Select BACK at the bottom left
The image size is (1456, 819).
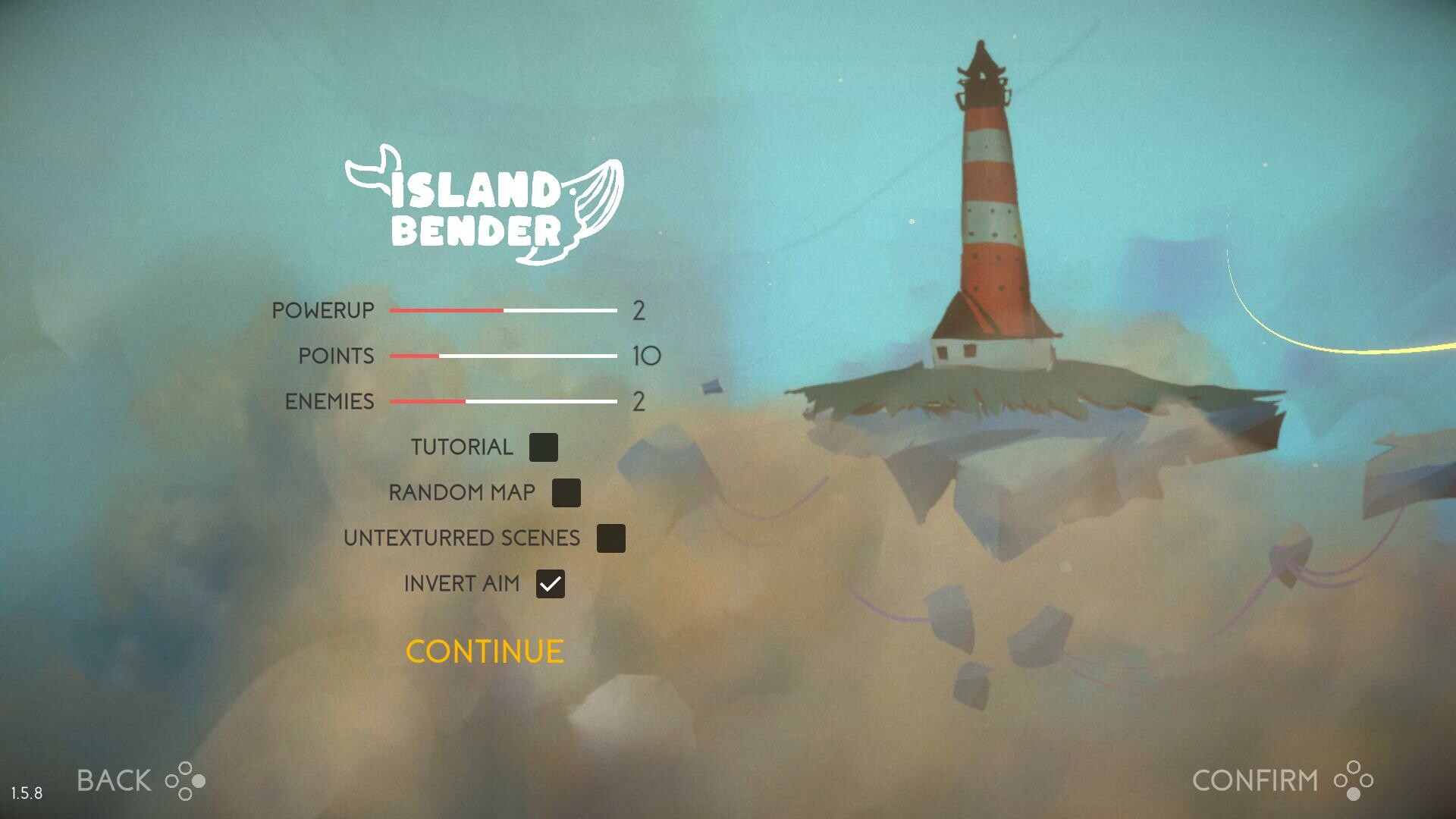[114, 780]
